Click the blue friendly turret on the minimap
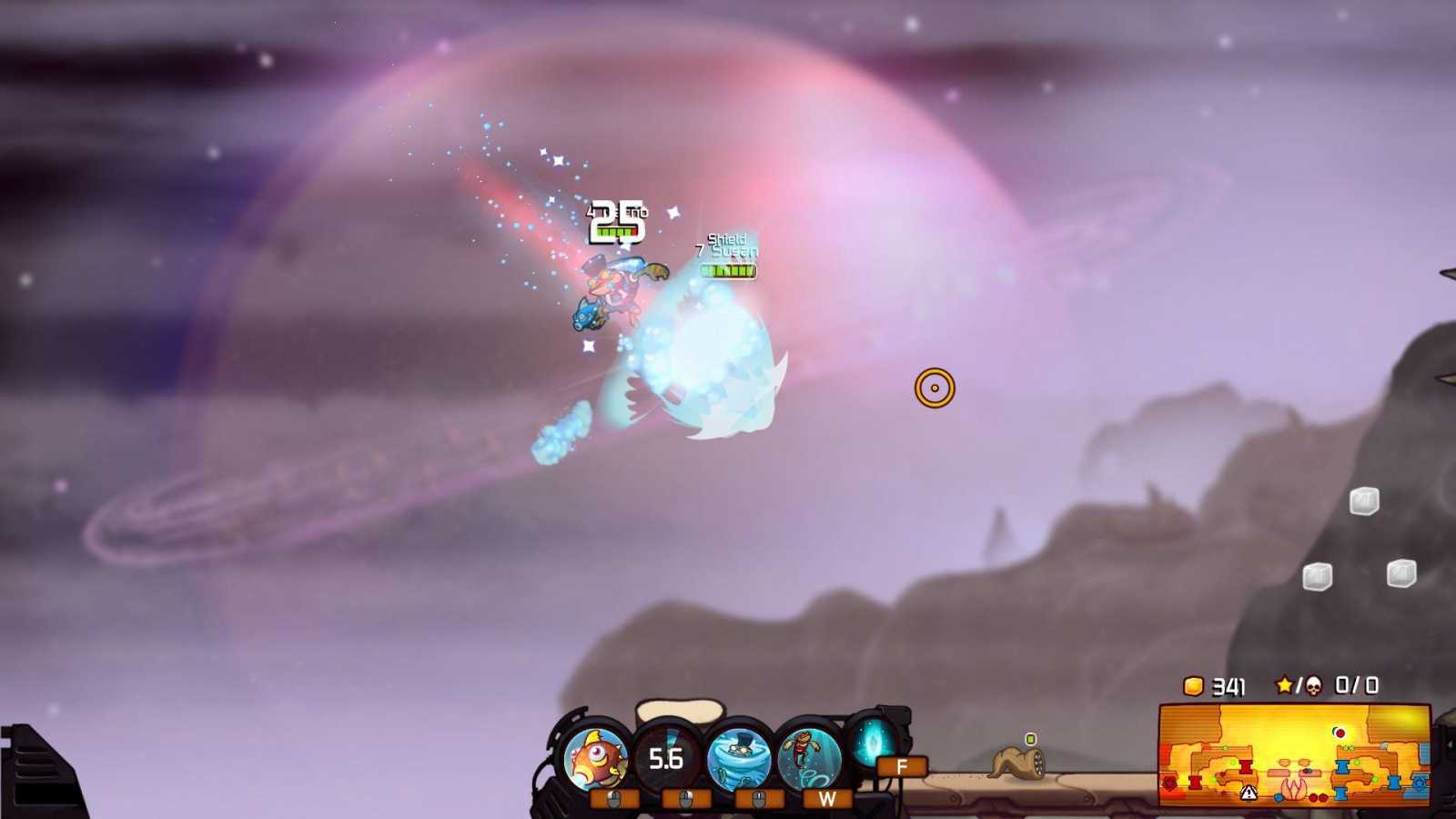Screen dimensions: 1456x819 pos(1342,766)
